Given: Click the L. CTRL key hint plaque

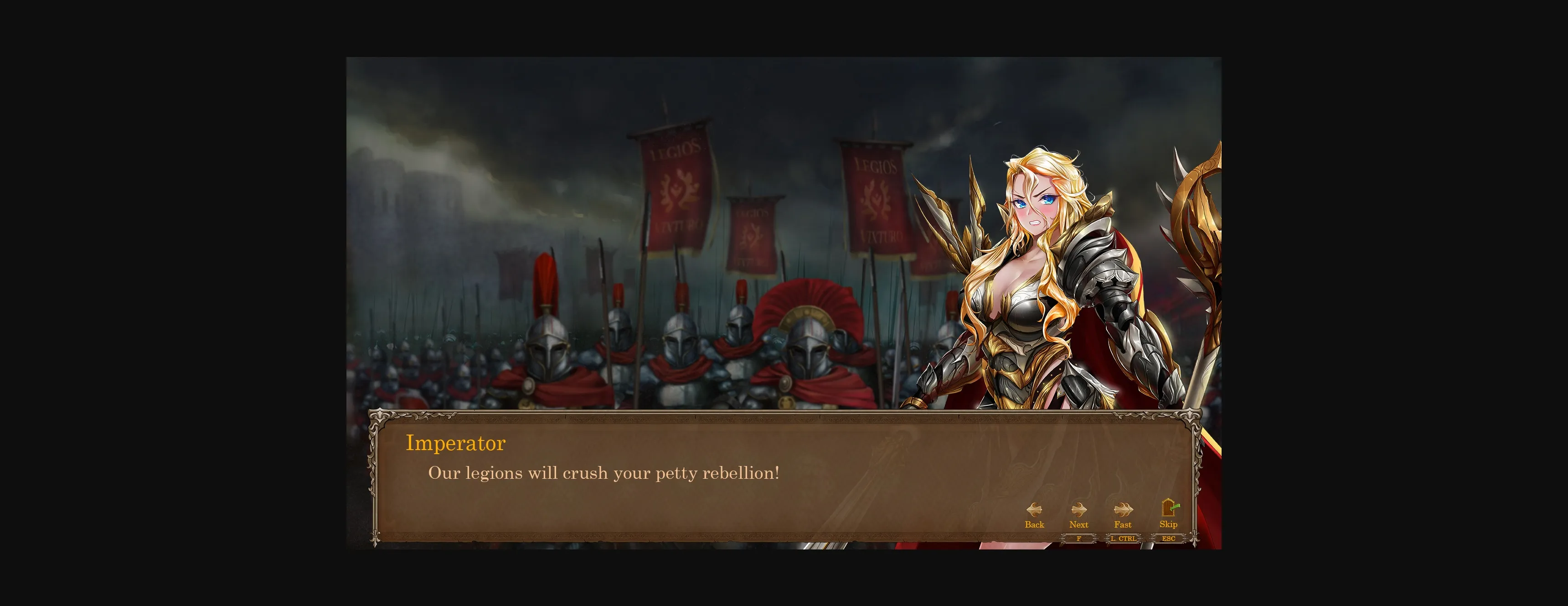Looking at the screenshot, I should (x=1123, y=539).
